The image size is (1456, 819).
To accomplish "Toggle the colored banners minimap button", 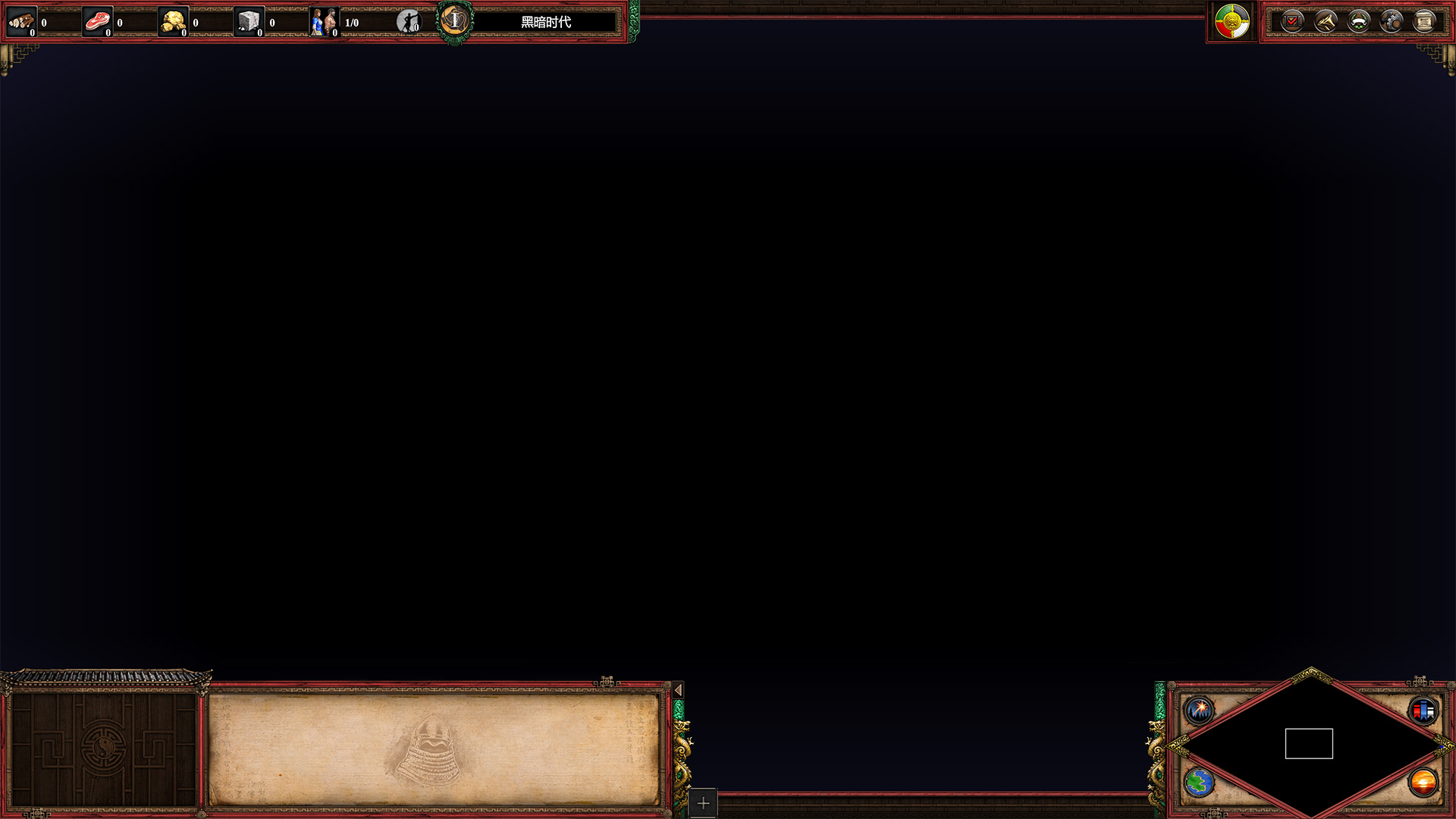I will [1423, 711].
